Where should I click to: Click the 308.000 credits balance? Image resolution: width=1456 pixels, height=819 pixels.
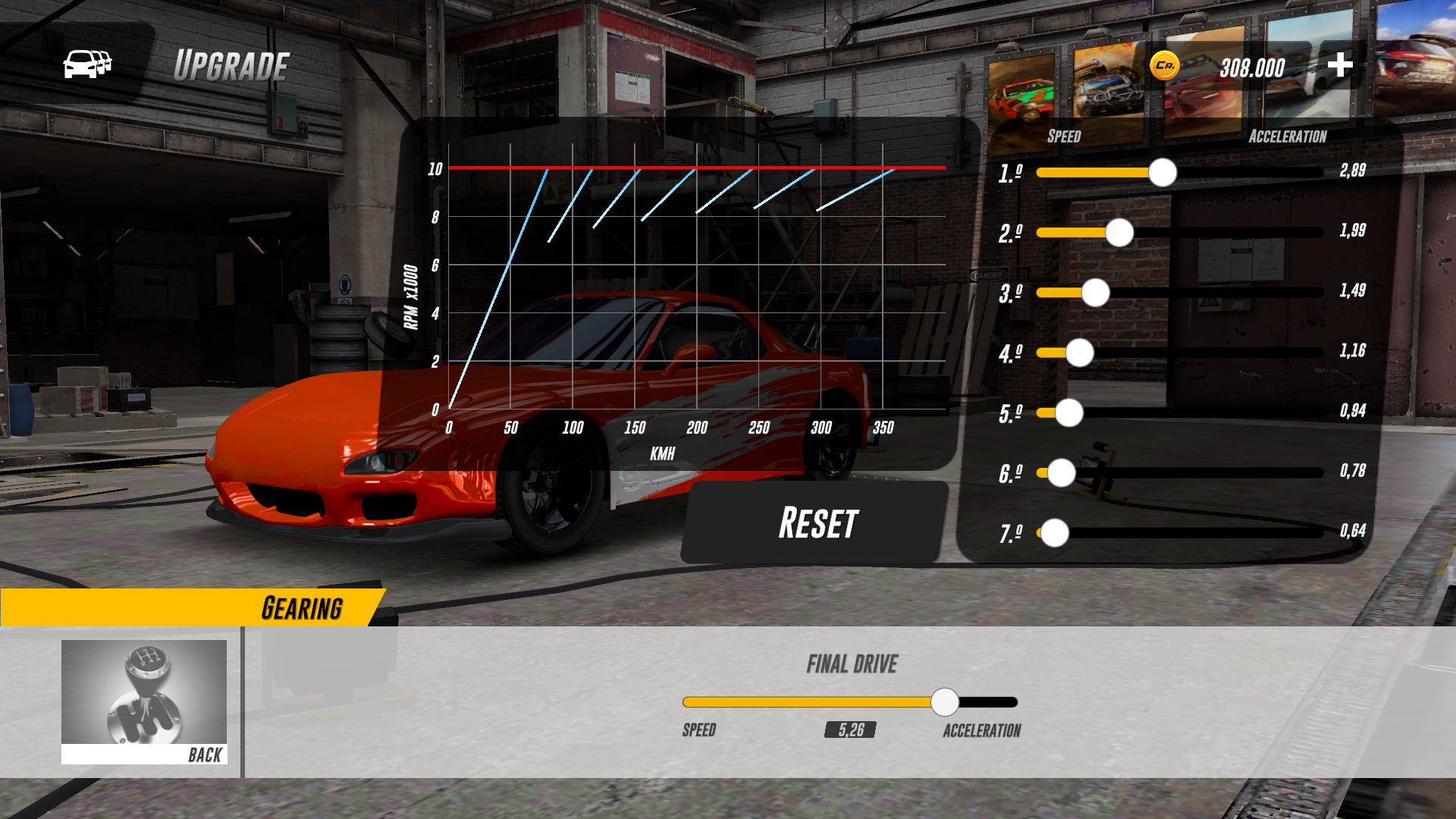pos(1250,67)
